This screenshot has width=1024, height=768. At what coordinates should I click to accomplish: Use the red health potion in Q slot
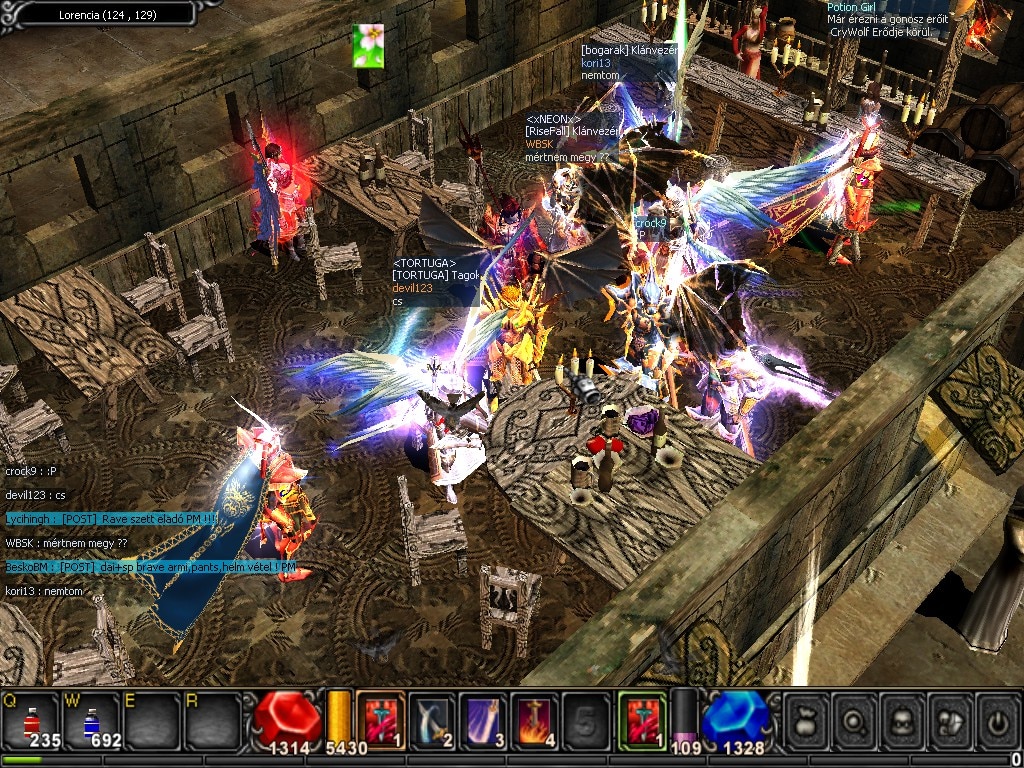click(x=29, y=719)
